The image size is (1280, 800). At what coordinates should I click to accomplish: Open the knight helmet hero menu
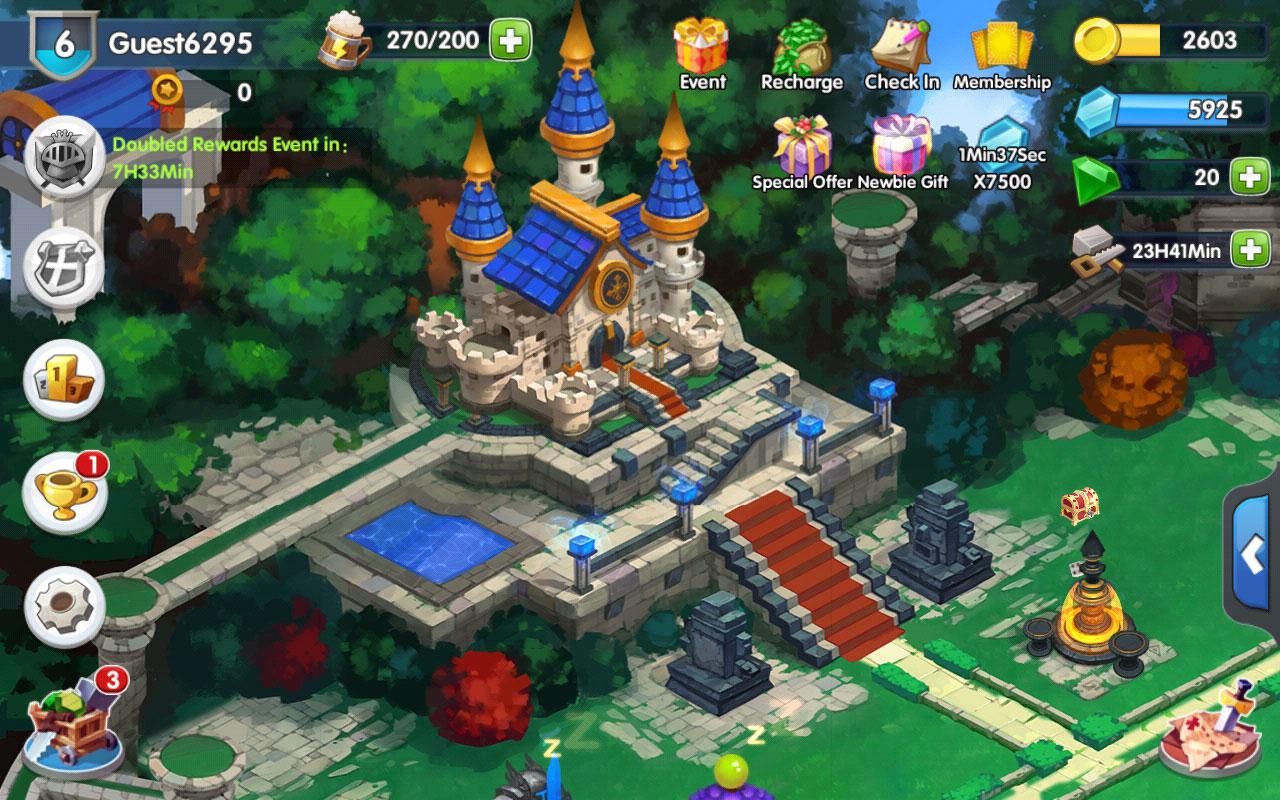point(64,157)
